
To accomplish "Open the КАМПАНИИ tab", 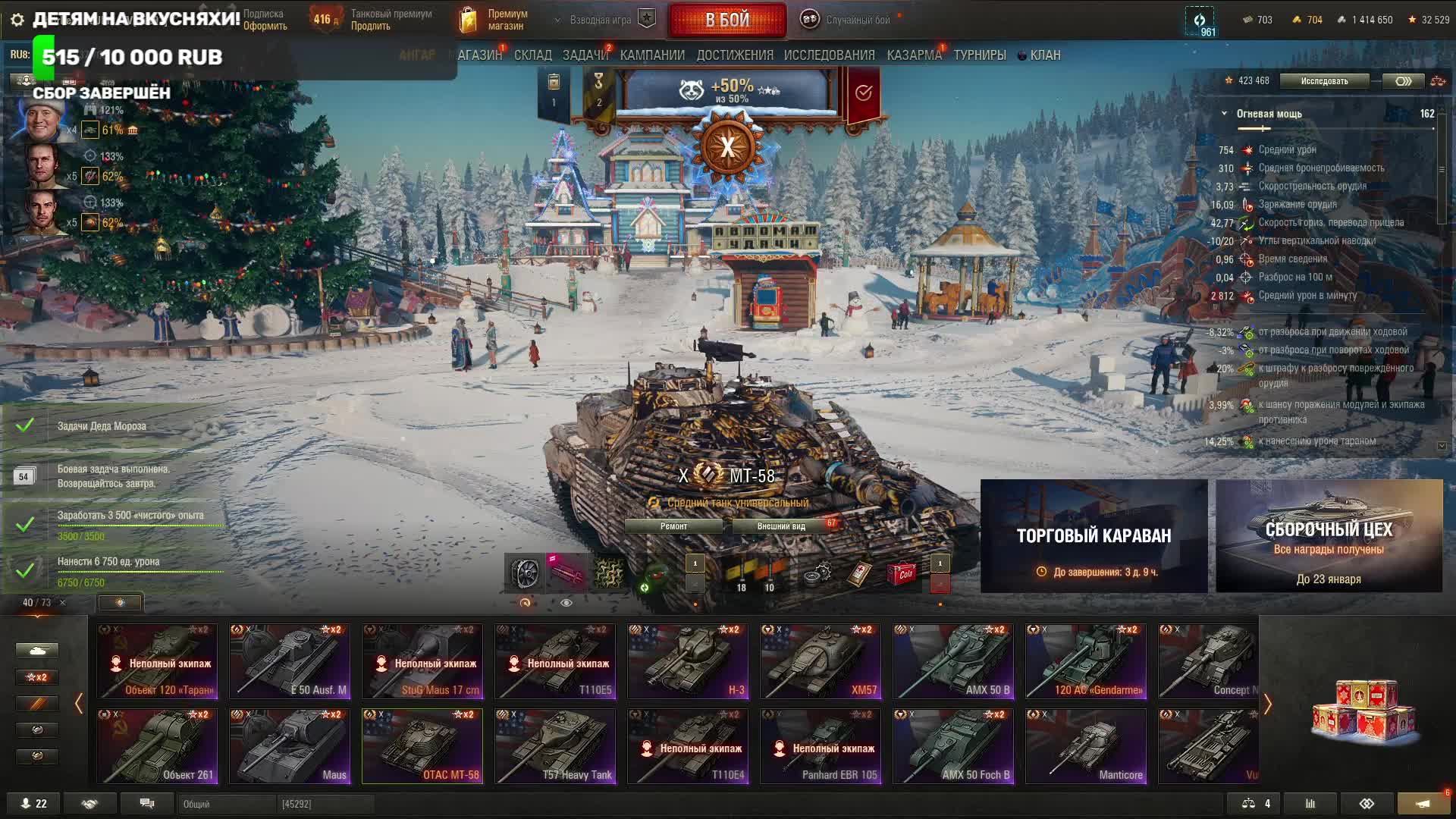I will (652, 55).
